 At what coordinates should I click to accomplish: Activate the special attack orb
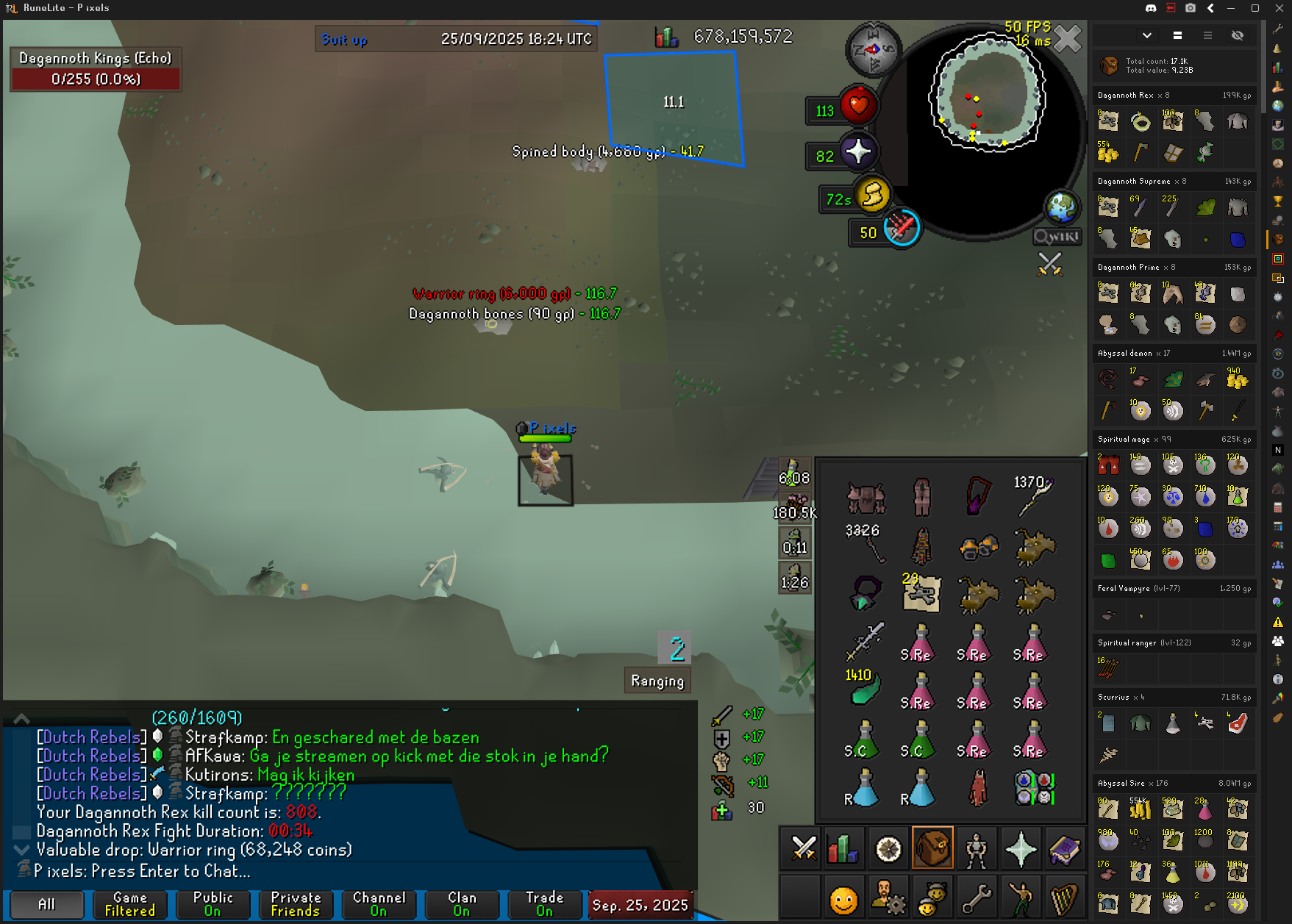(902, 229)
